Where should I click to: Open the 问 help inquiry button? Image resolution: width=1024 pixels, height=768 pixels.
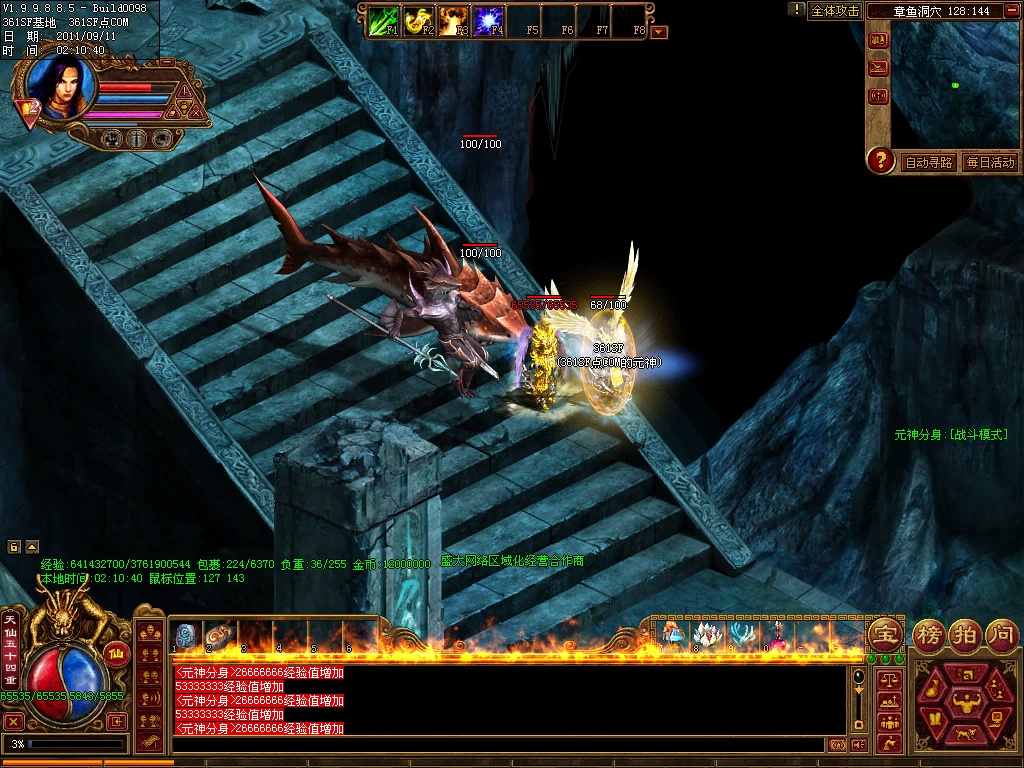(1001, 633)
